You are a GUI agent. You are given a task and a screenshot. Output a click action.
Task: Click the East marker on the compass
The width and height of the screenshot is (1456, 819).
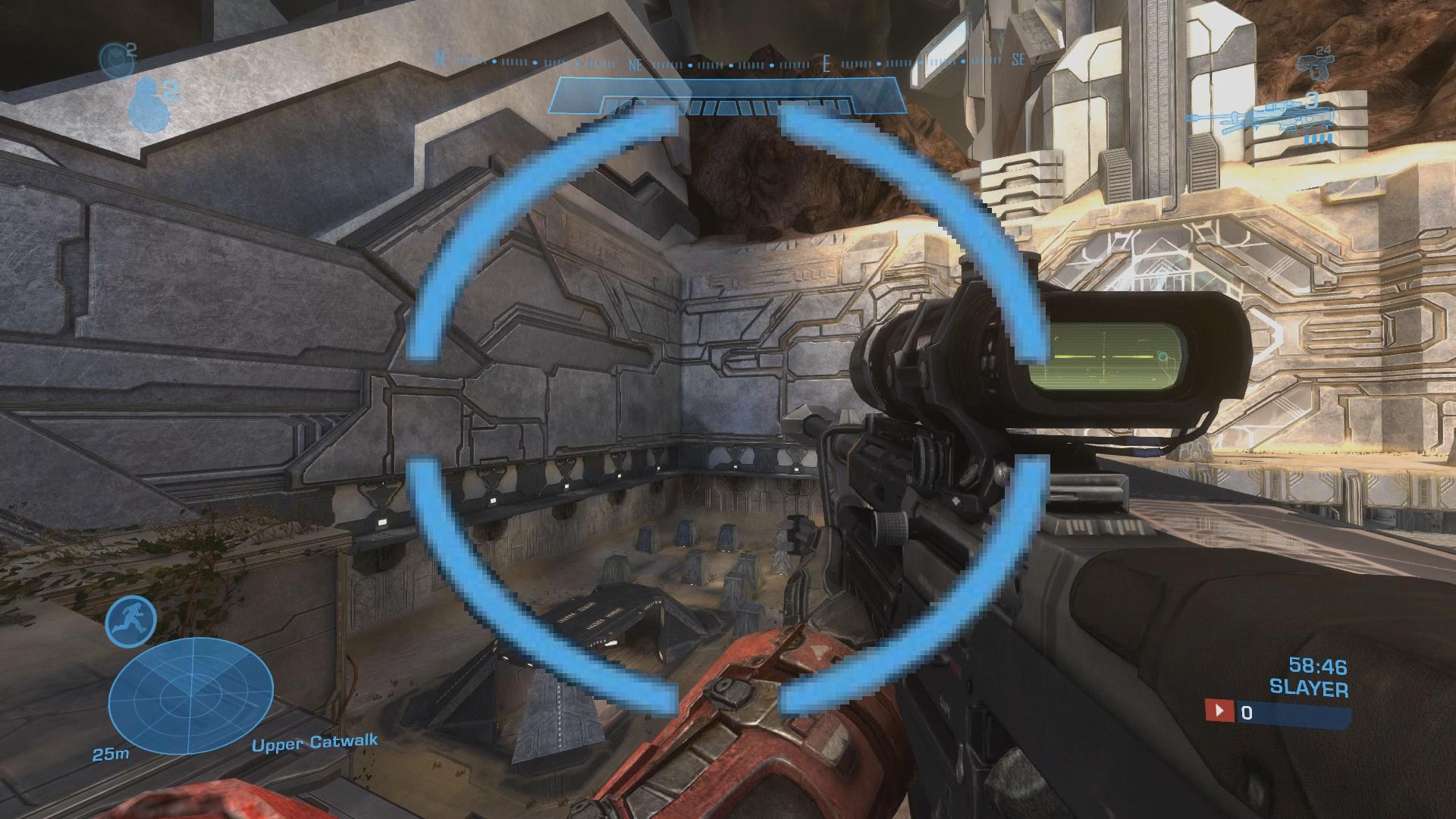pyautogui.click(x=827, y=64)
